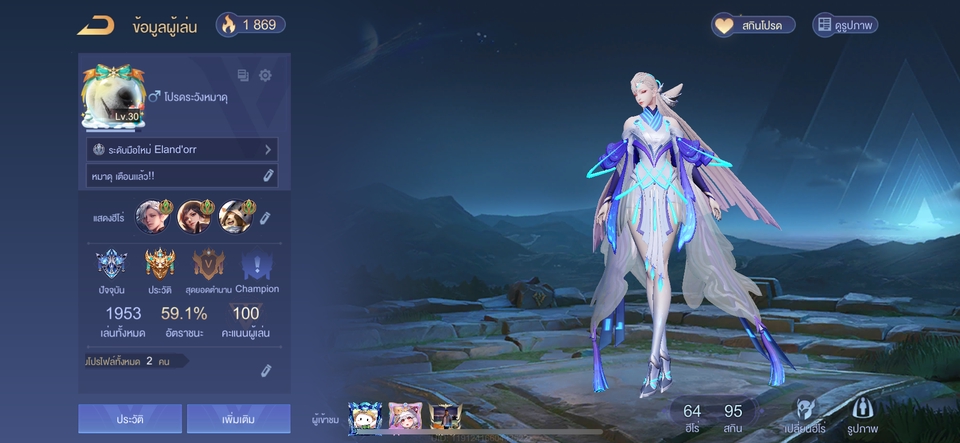Go back using the top-left arrow
Image resolution: width=960 pixels, height=443 pixels.
pyautogui.click(x=96, y=25)
